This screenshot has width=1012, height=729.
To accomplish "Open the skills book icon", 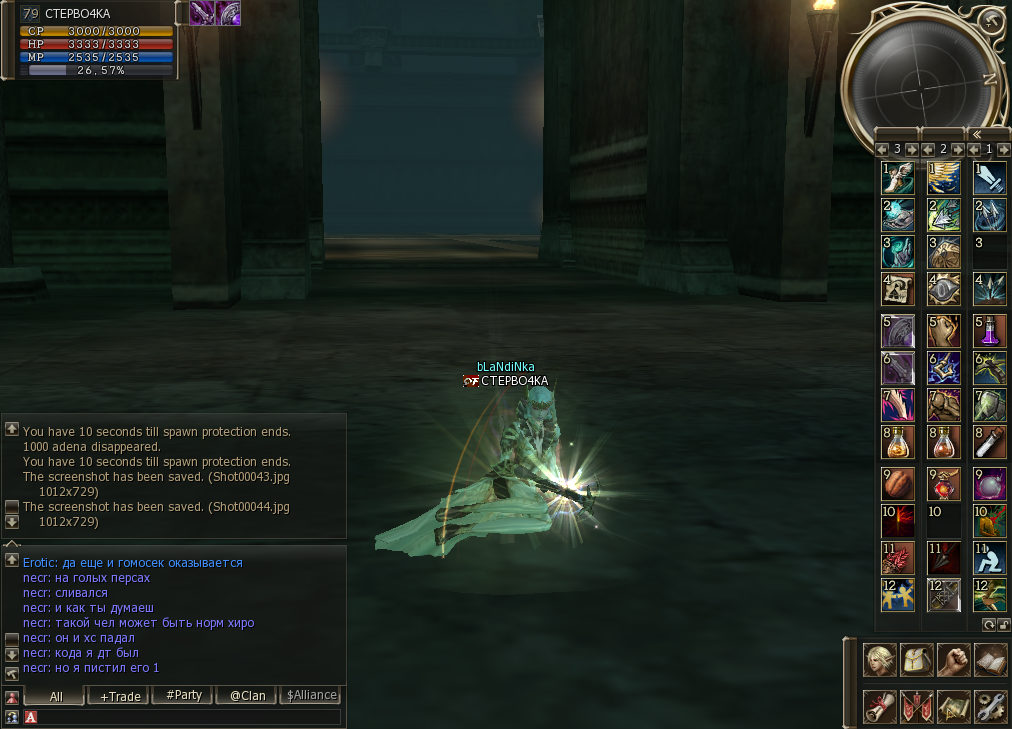I will [x=990, y=660].
